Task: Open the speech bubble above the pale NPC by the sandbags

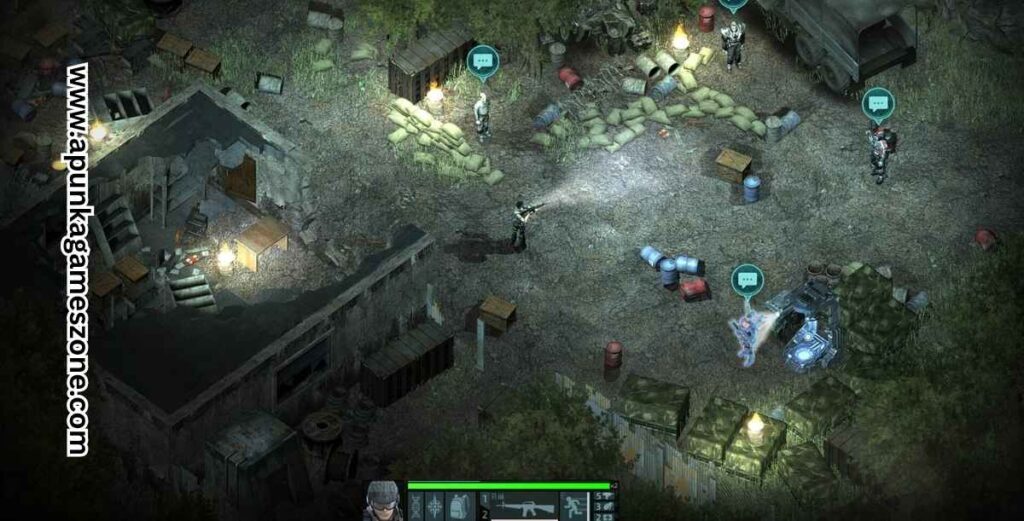Action: pos(482,61)
